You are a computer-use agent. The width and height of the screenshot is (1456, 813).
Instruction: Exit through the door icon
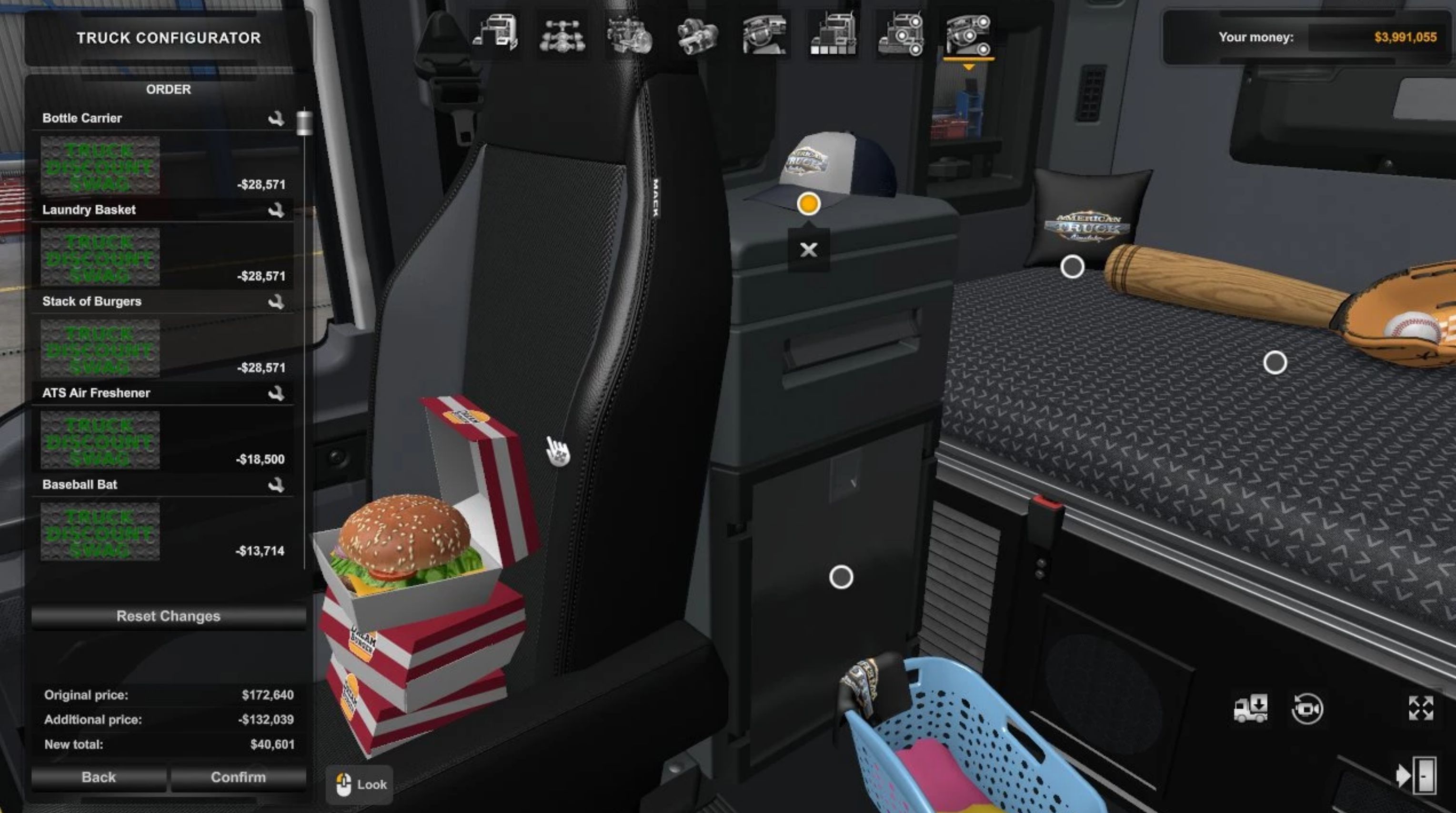[1416, 776]
